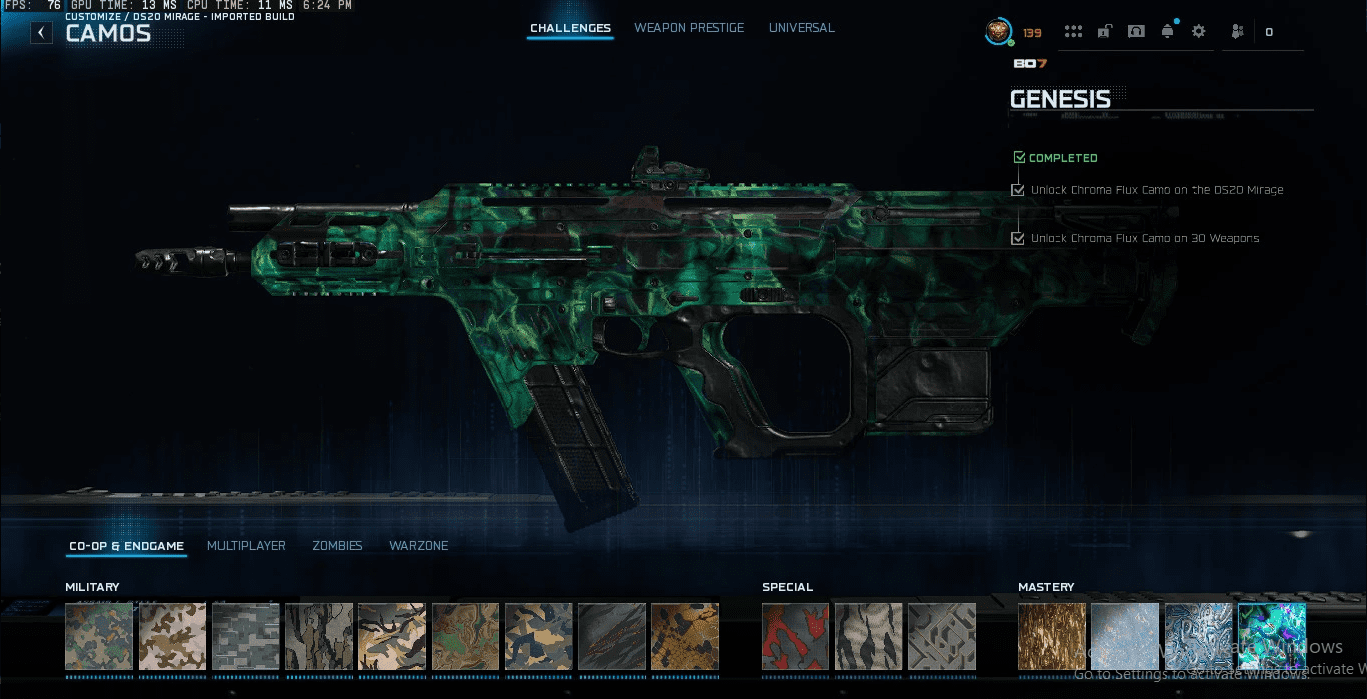Select the Co-op & Endgame category

click(x=126, y=546)
